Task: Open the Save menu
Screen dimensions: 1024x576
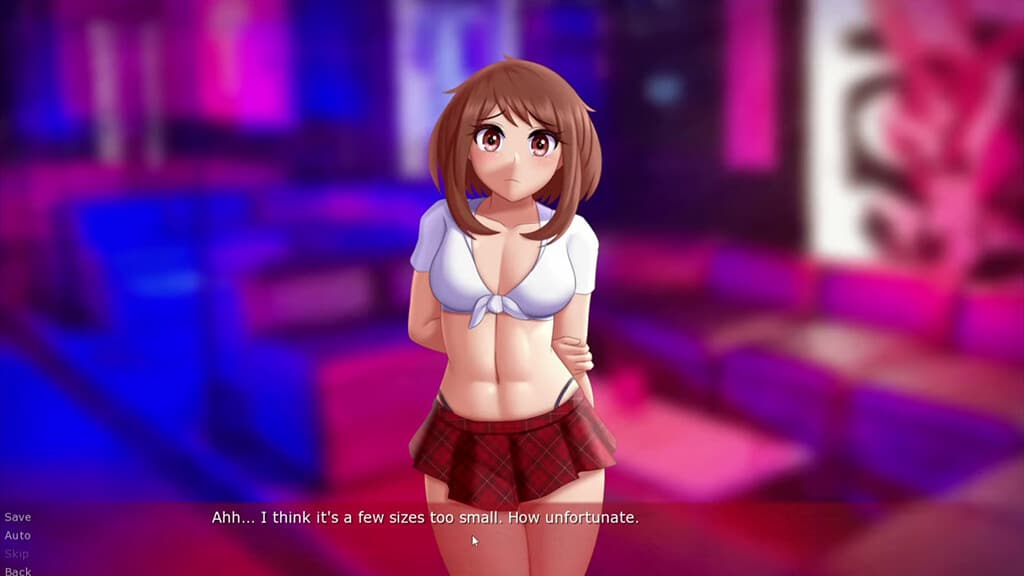Action: pos(18,517)
